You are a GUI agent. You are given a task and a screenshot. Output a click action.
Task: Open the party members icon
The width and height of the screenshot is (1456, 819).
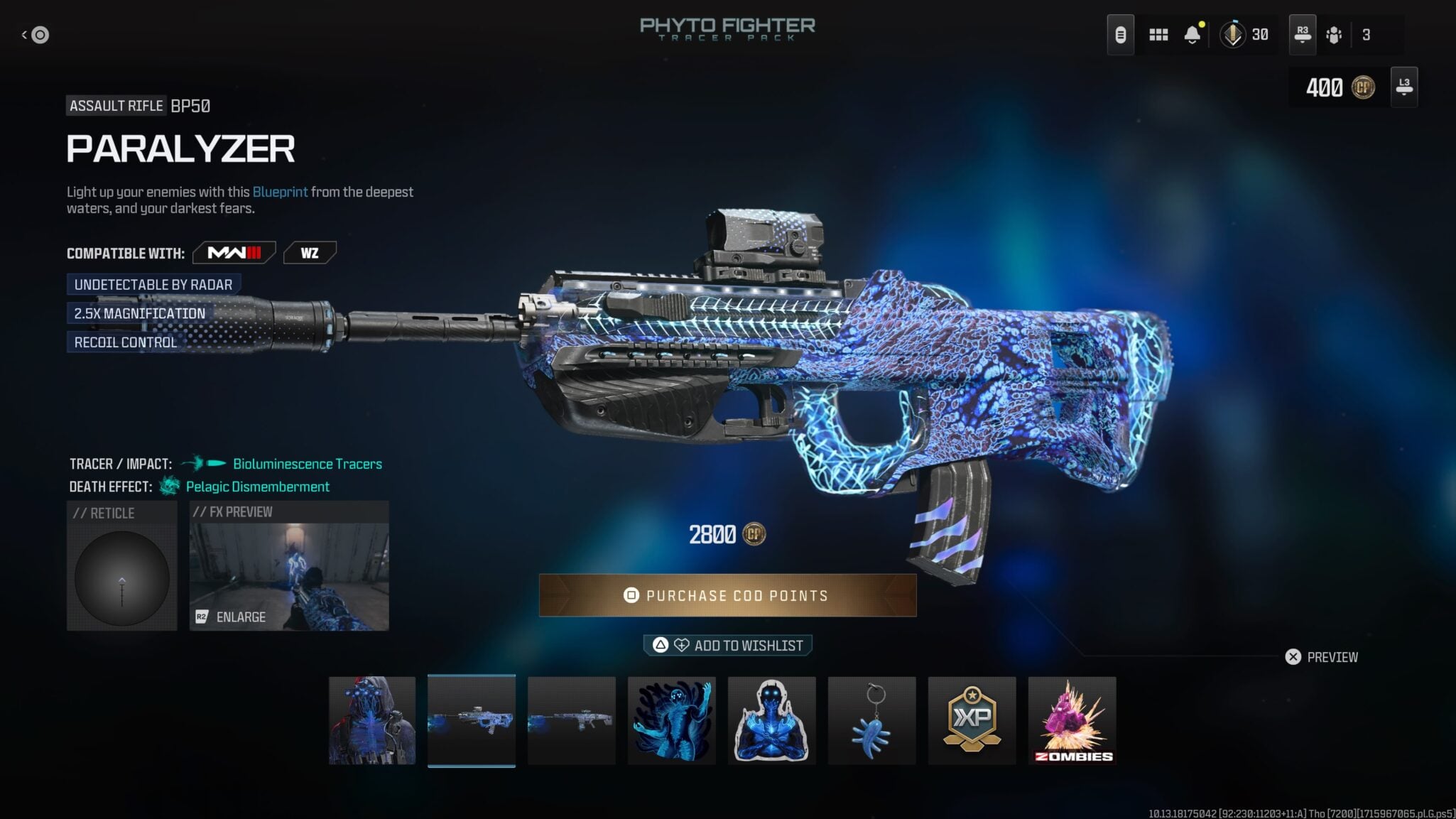point(1334,35)
